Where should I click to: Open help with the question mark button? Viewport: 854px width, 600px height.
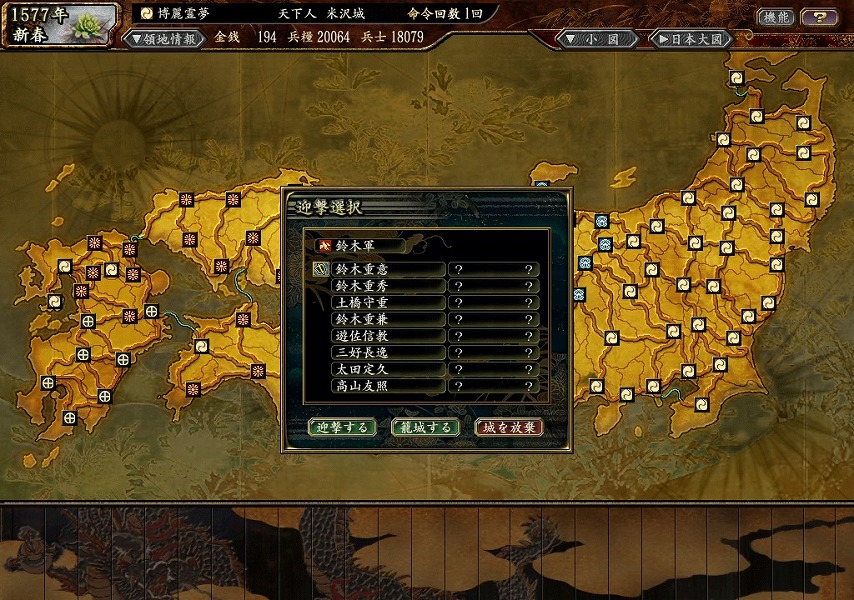pyautogui.click(x=820, y=17)
